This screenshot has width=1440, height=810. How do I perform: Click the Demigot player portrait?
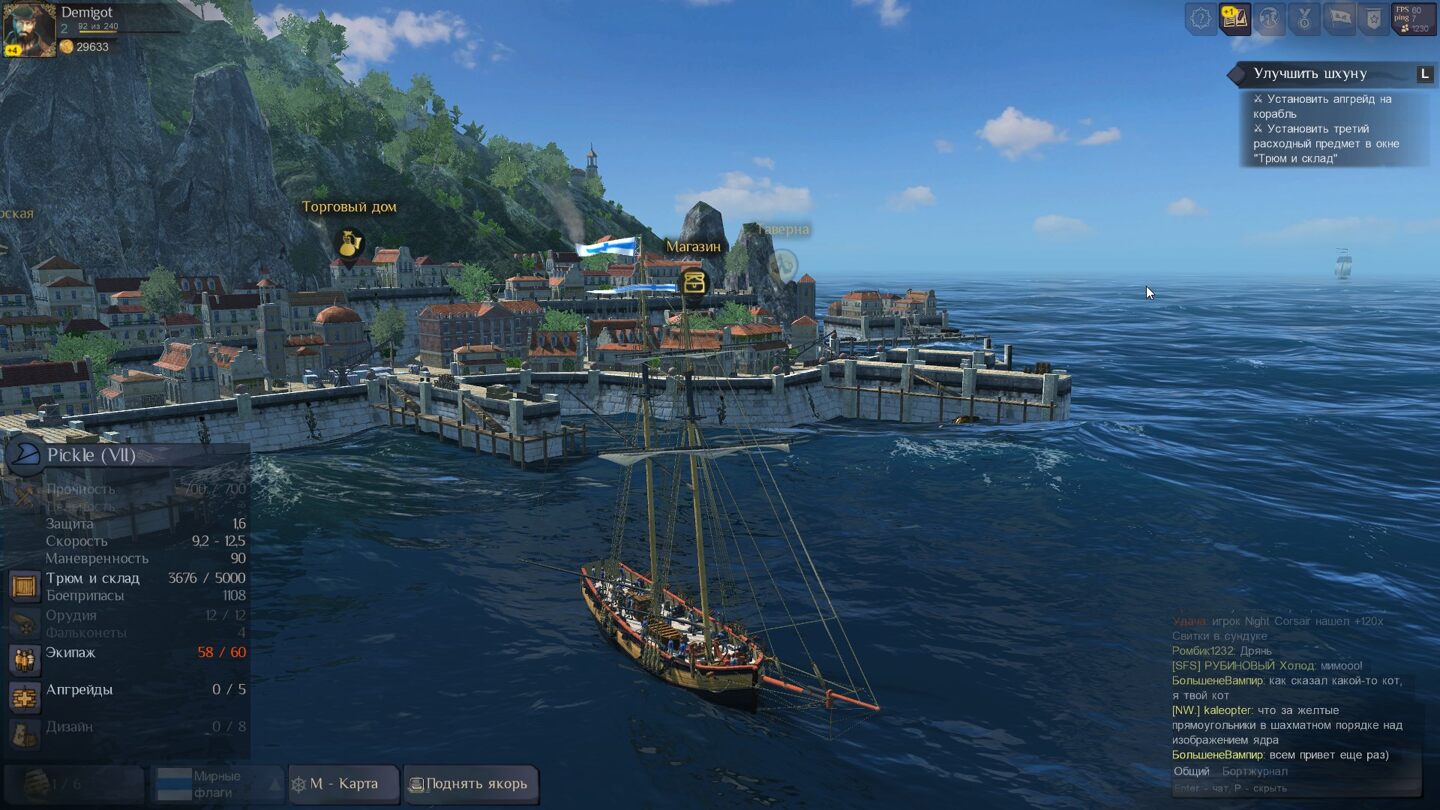coord(29,30)
